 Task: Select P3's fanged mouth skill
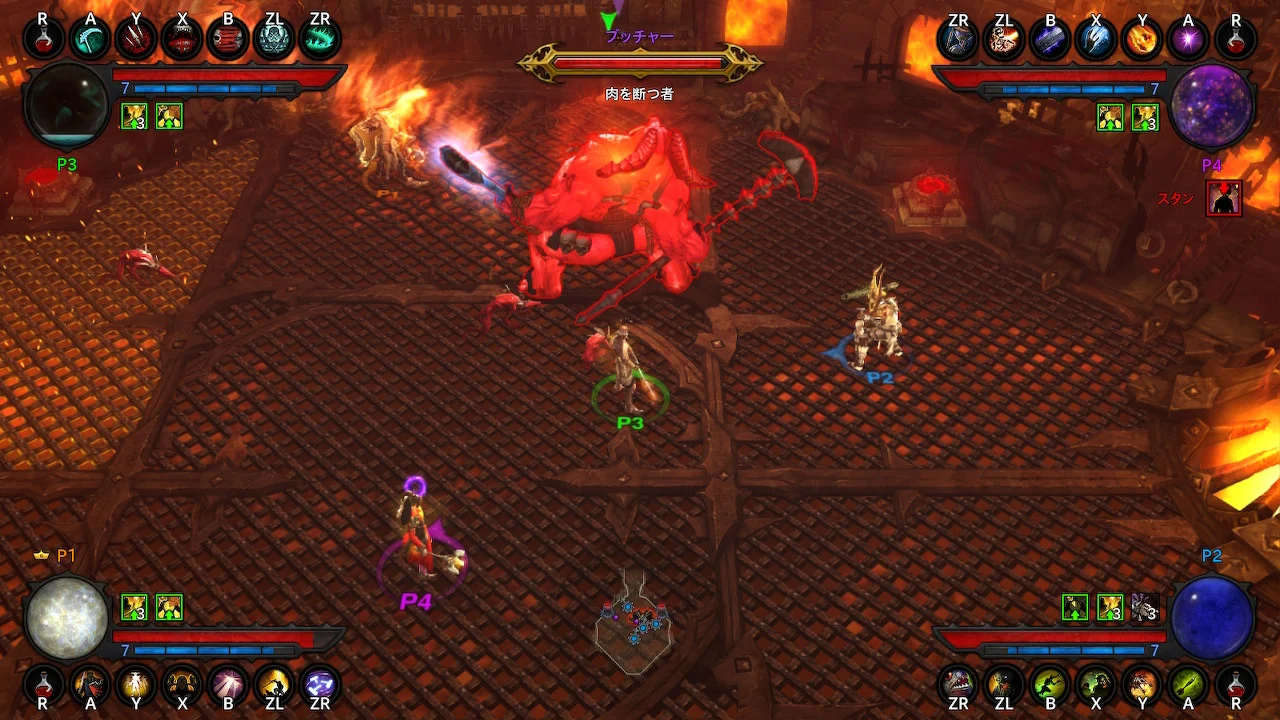pos(182,39)
